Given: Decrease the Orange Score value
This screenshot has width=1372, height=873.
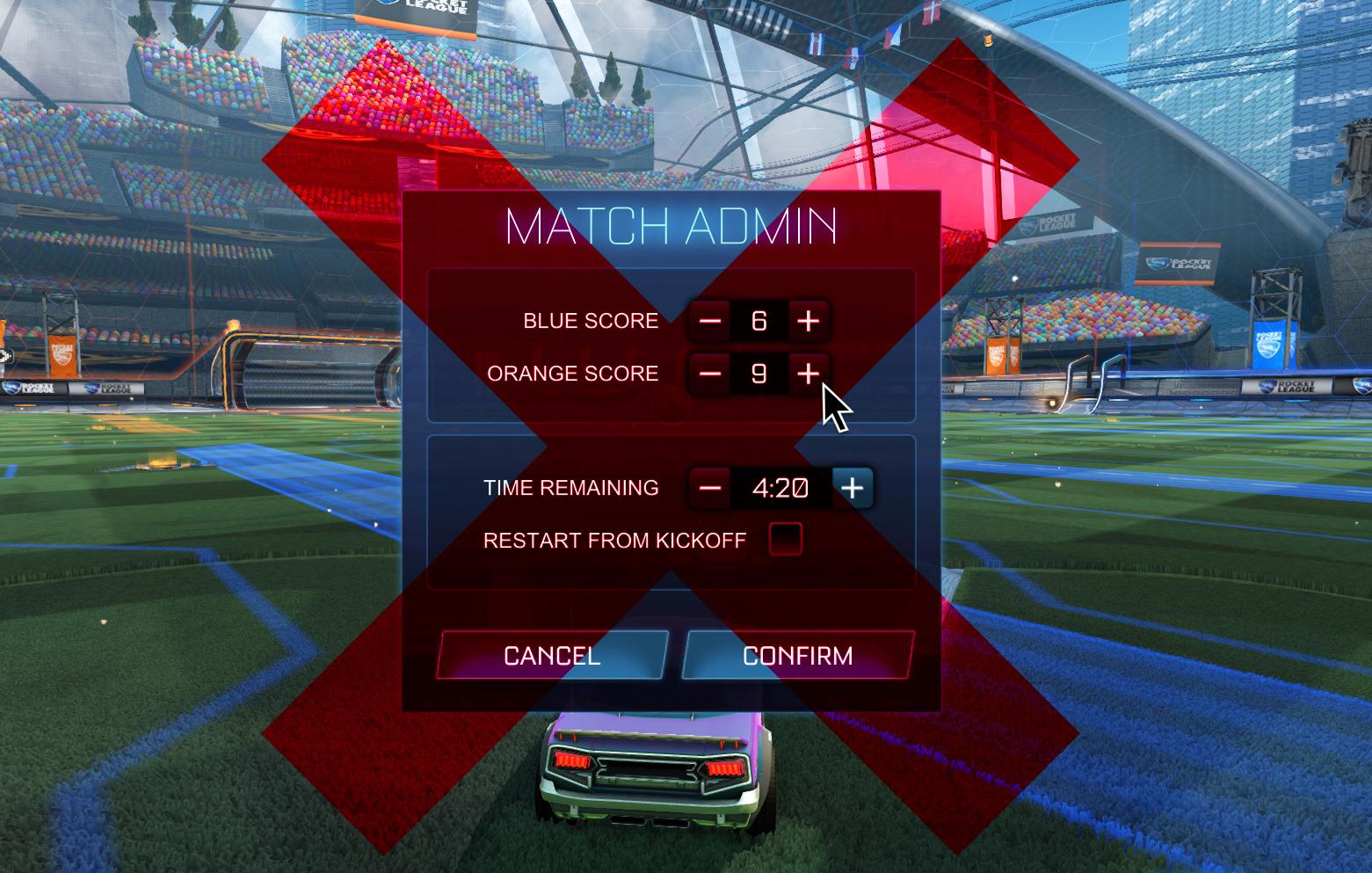Looking at the screenshot, I should click(x=710, y=374).
